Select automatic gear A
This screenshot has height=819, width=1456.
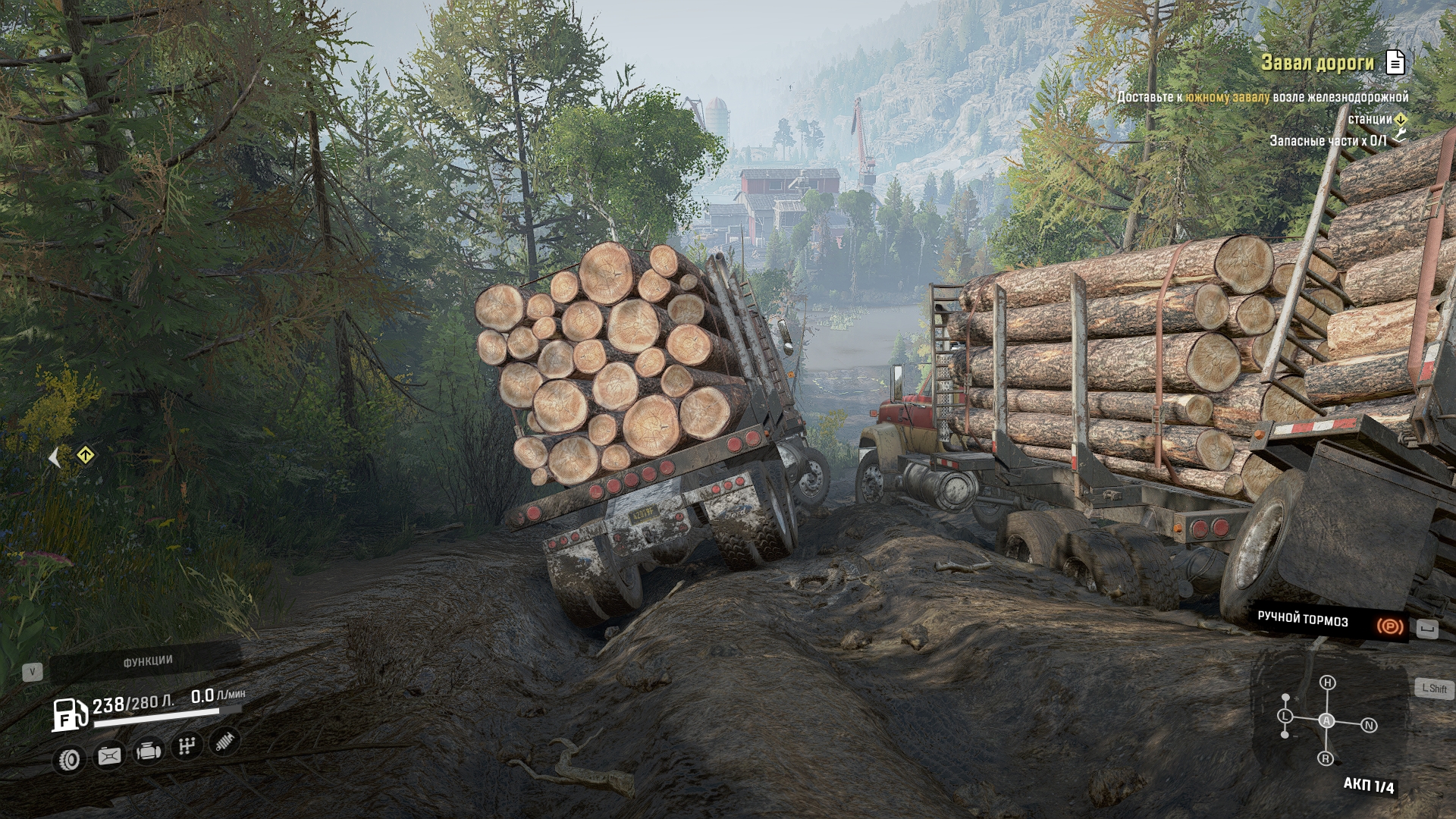click(1326, 720)
